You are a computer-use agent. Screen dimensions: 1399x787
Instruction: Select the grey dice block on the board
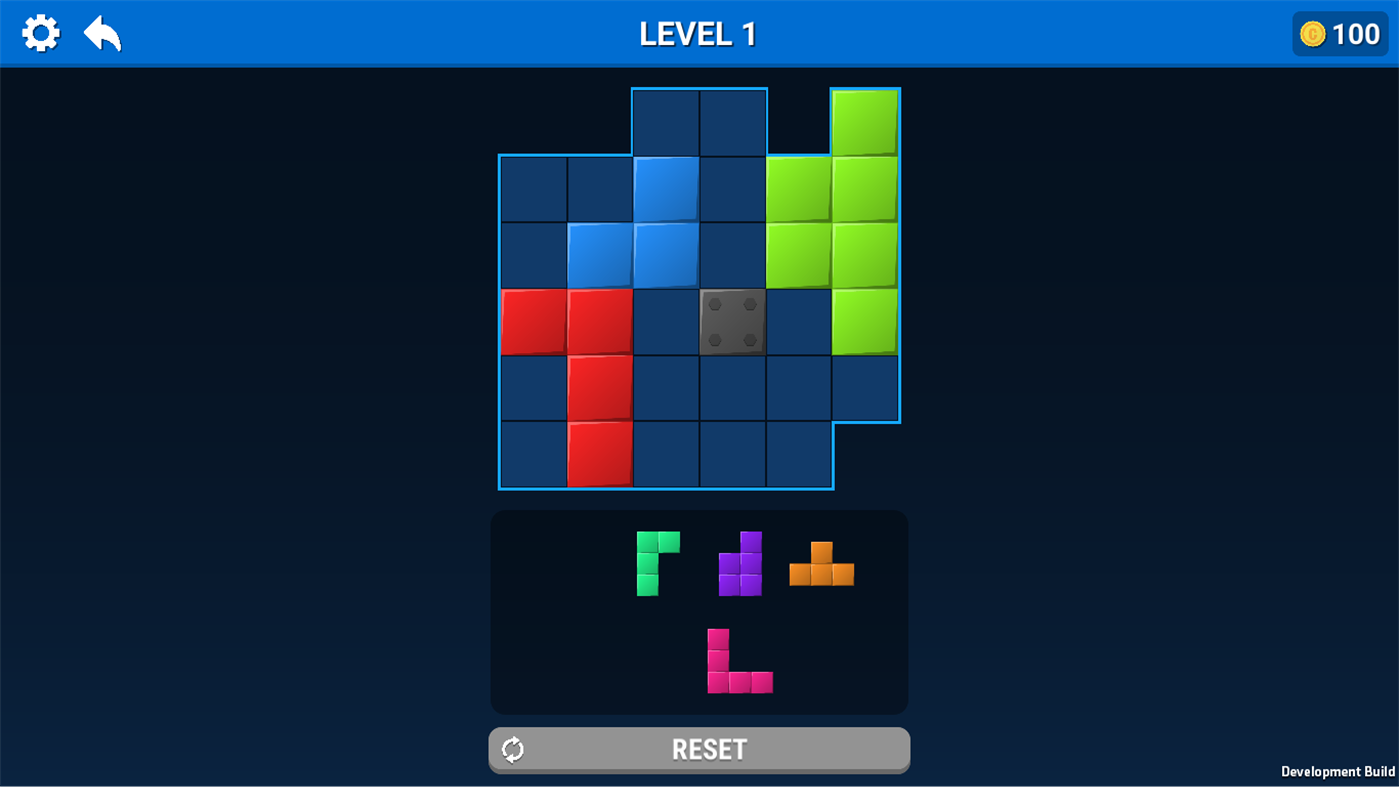731,321
